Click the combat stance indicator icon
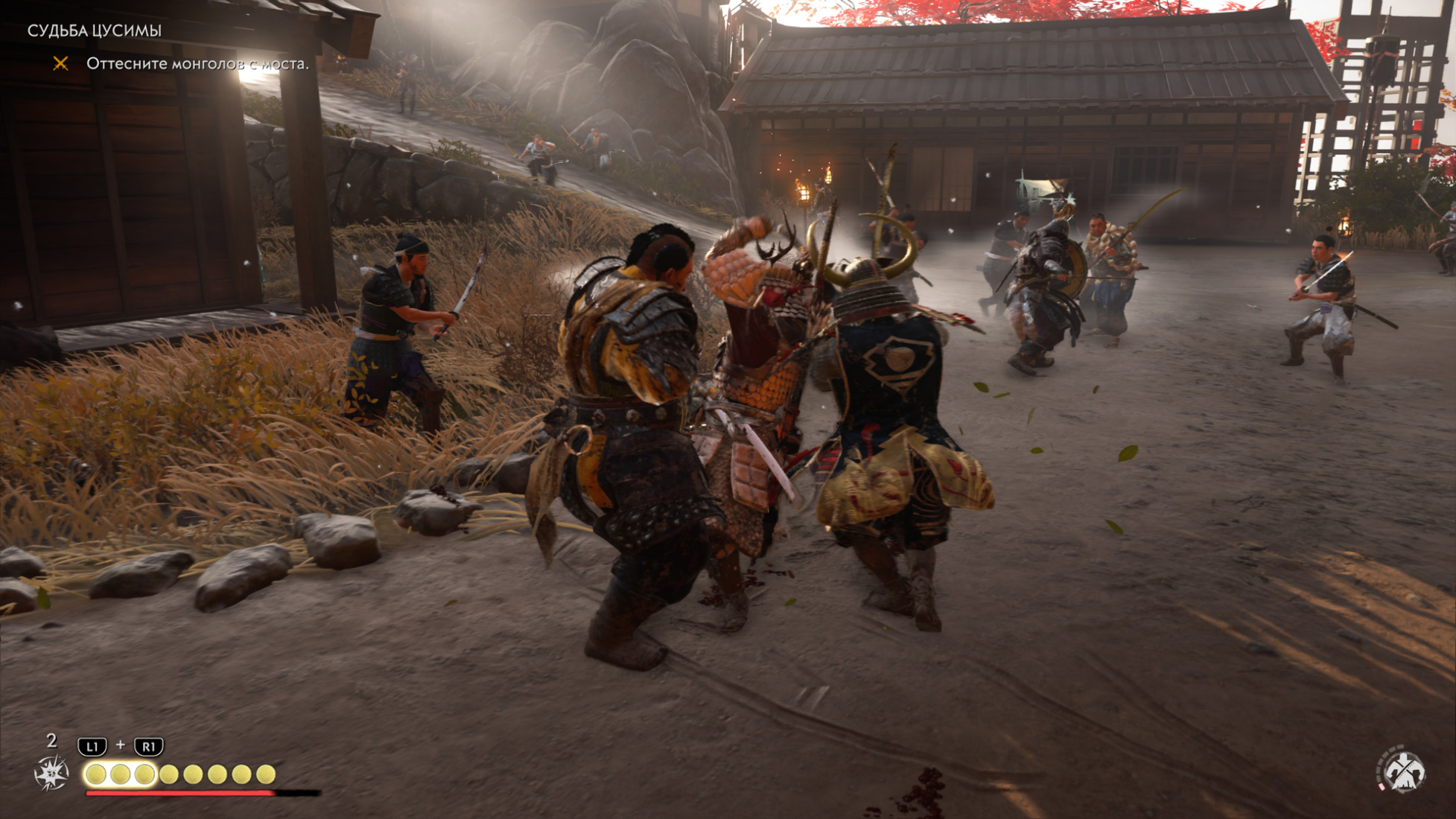1456x819 pixels. click(1402, 770)
